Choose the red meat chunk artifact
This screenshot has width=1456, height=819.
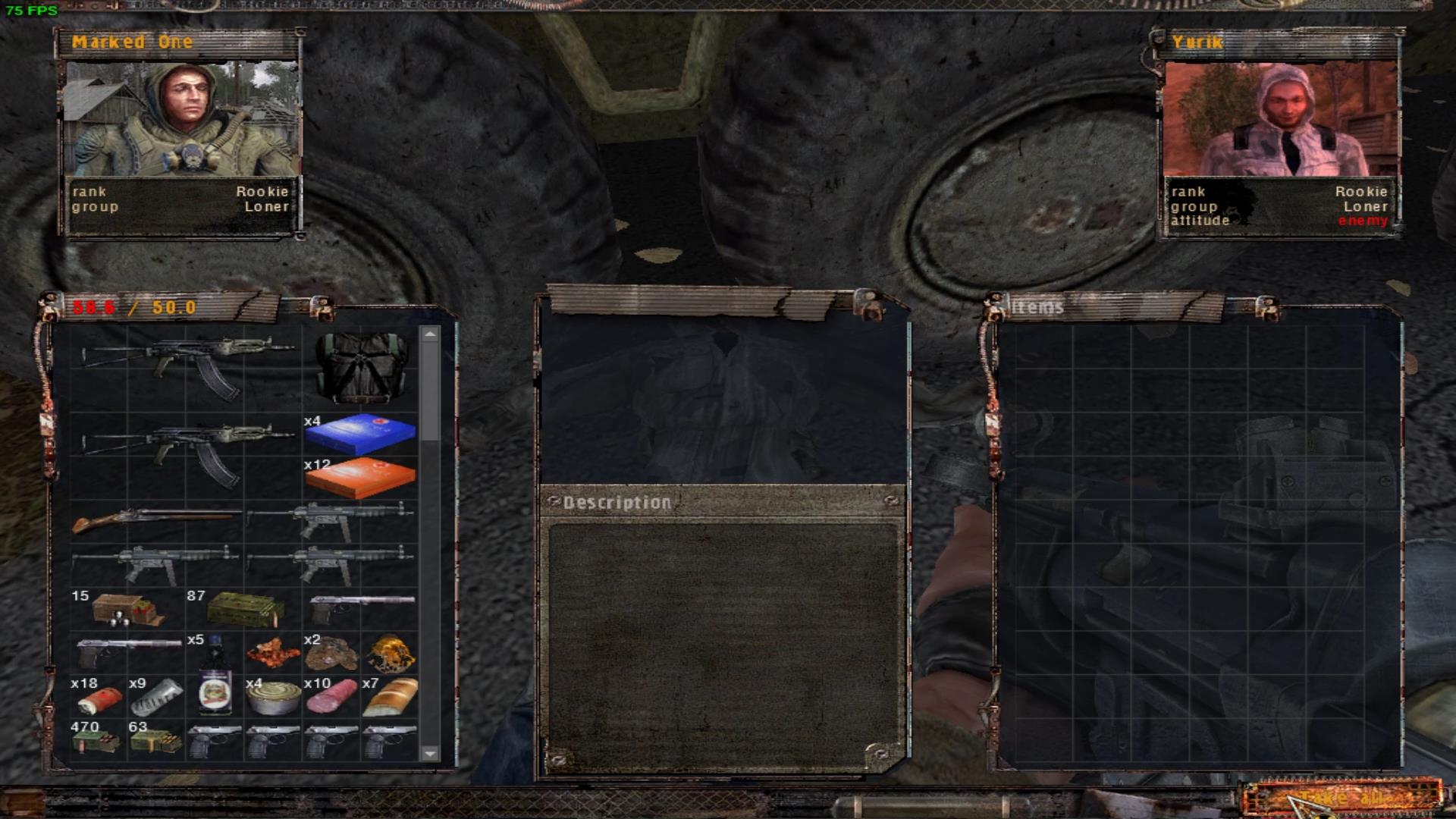[x=273, y=653]
